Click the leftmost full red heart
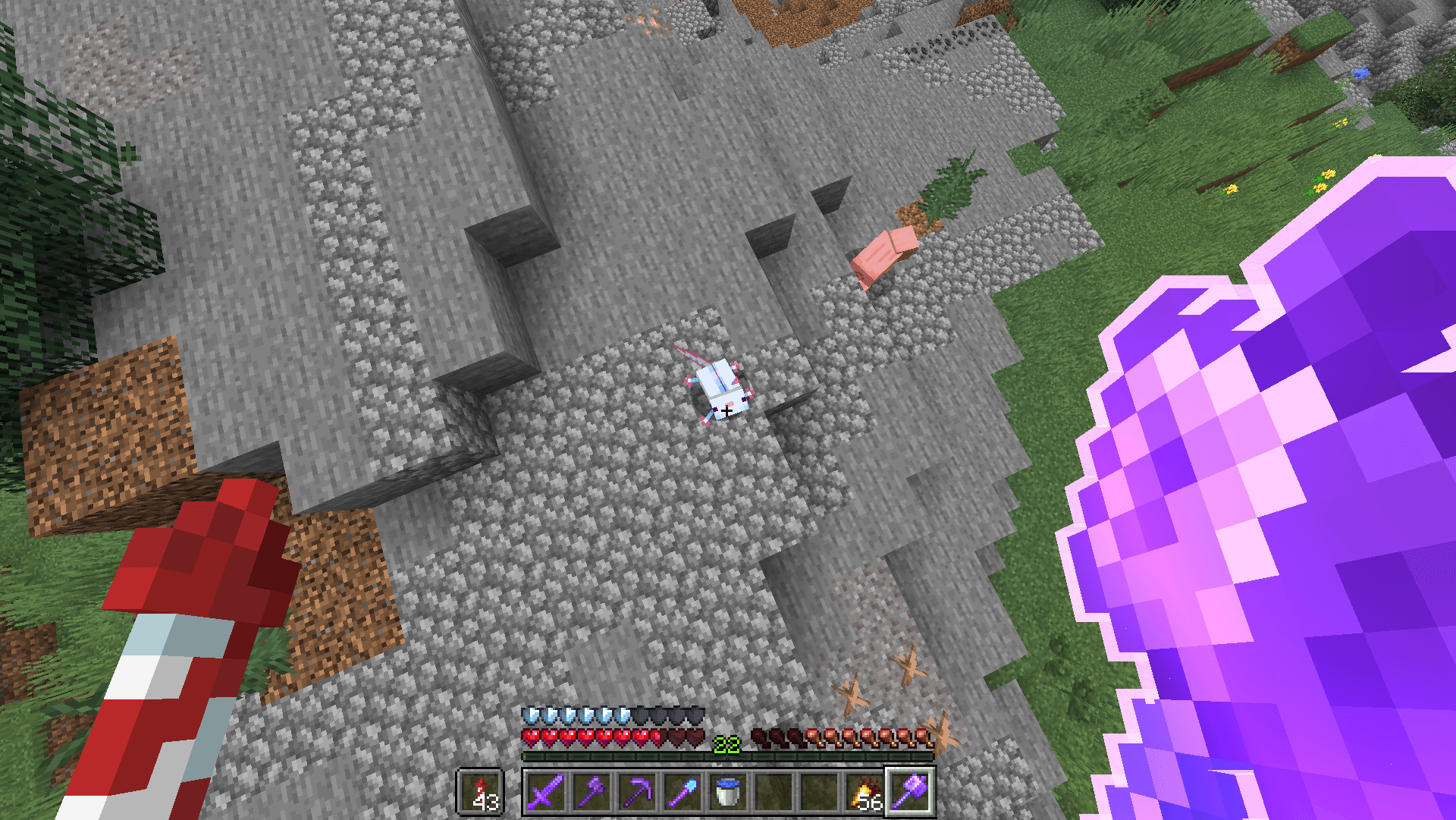Image resolution: width=1456 pixels, height=820 pixels. [x=531, y=737]
